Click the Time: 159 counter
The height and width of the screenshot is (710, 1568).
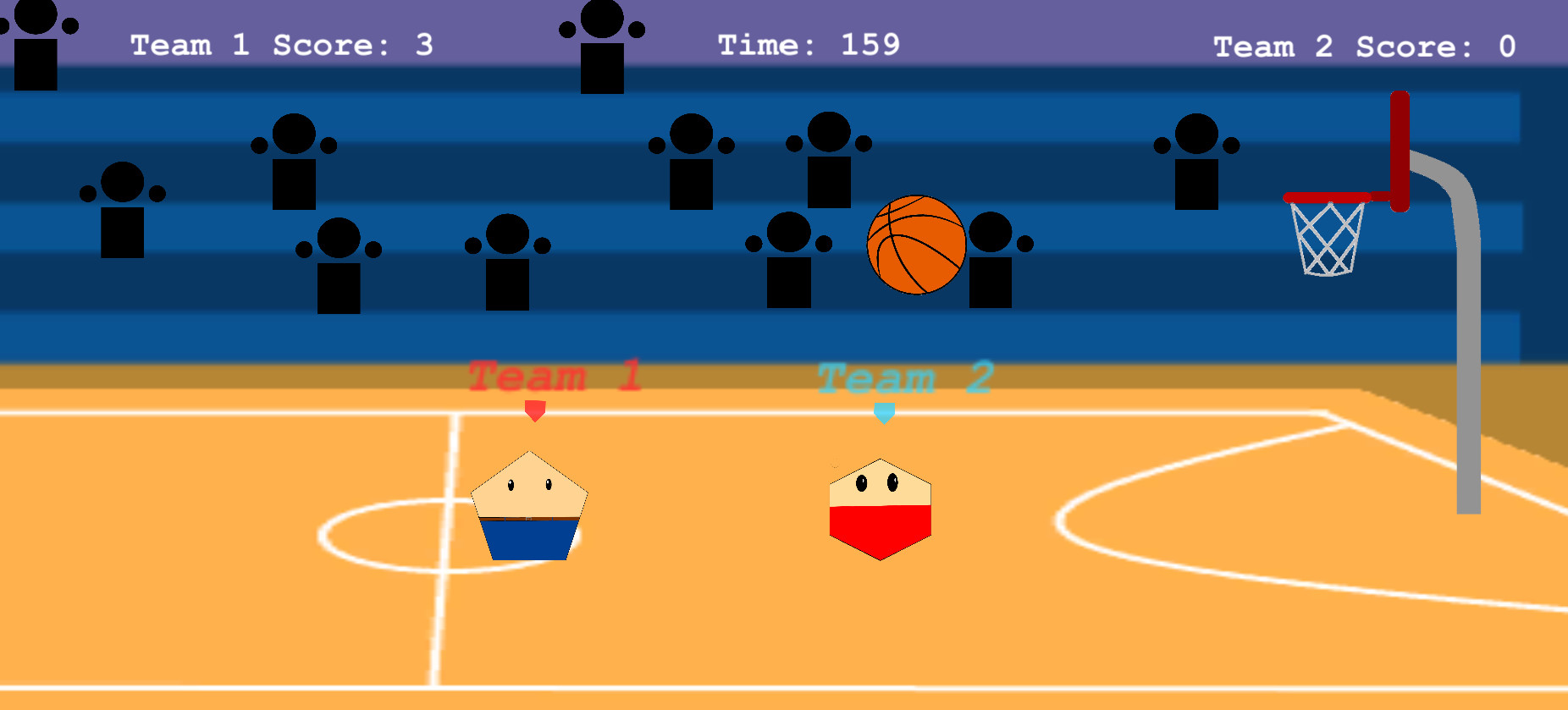[807, 45]
